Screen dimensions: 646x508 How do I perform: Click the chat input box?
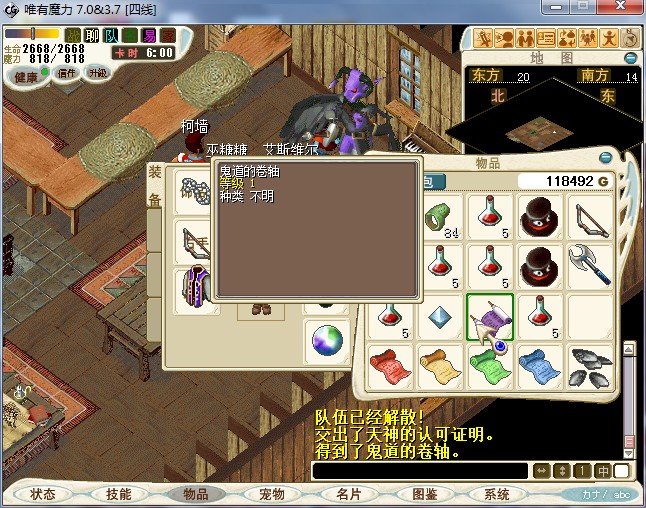tap(420, 470)
